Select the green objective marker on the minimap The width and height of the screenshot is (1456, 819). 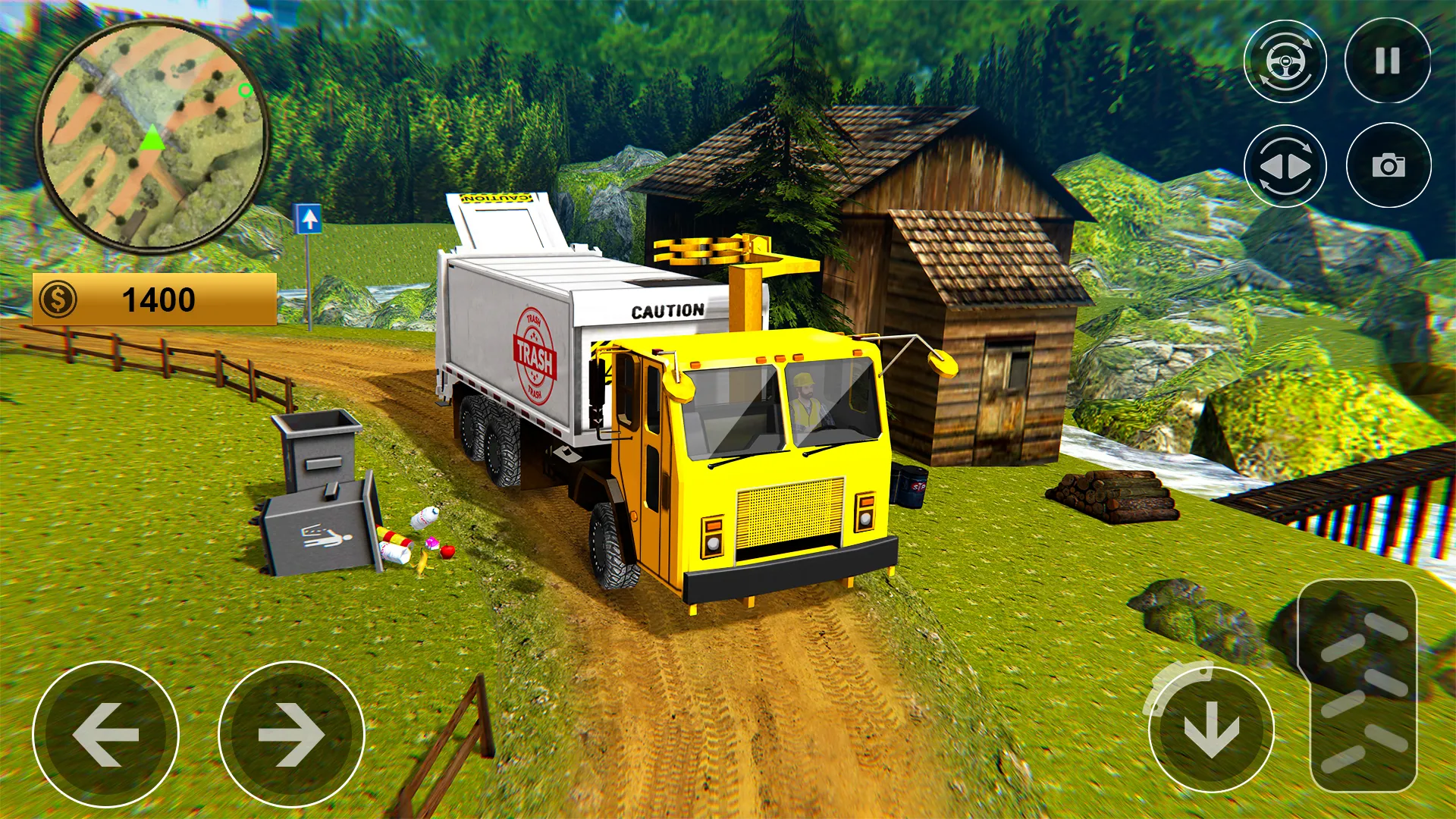pos(244,91)
